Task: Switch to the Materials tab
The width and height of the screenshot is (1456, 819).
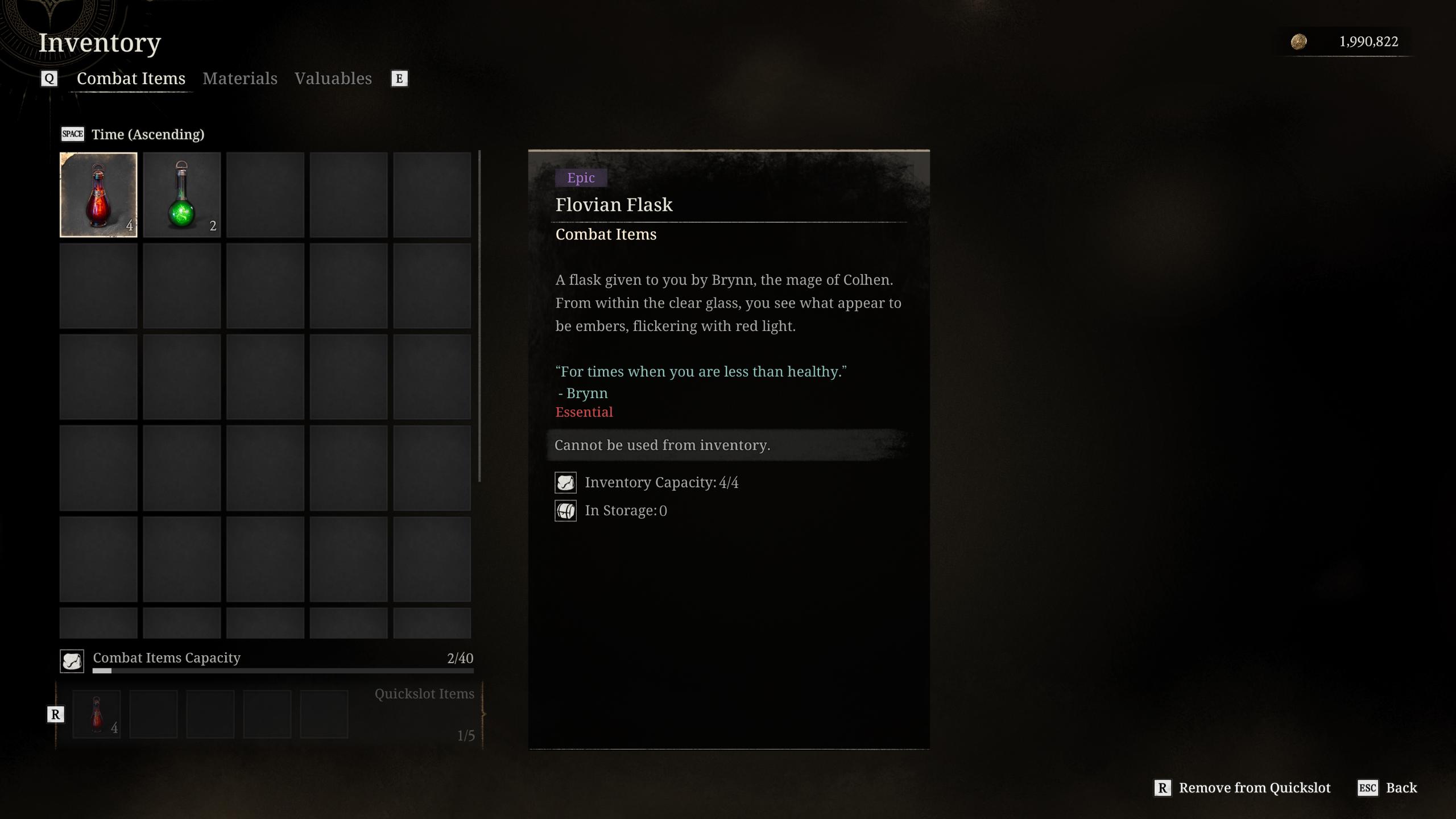Action: (240, 78)
